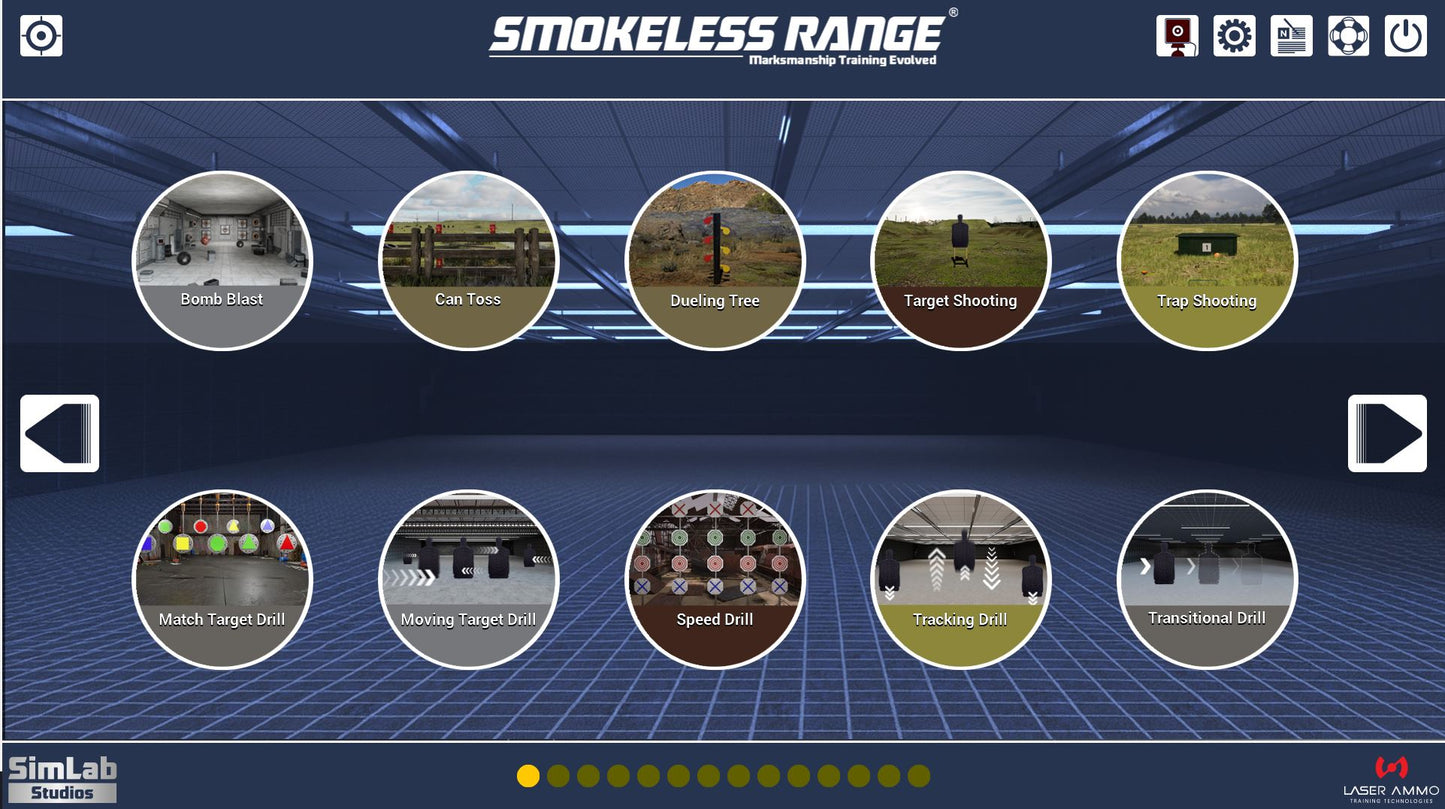Select a middle pagination dot
Image resolution: width=1445 pixels, height=809 pixels.
click(707, 773)
